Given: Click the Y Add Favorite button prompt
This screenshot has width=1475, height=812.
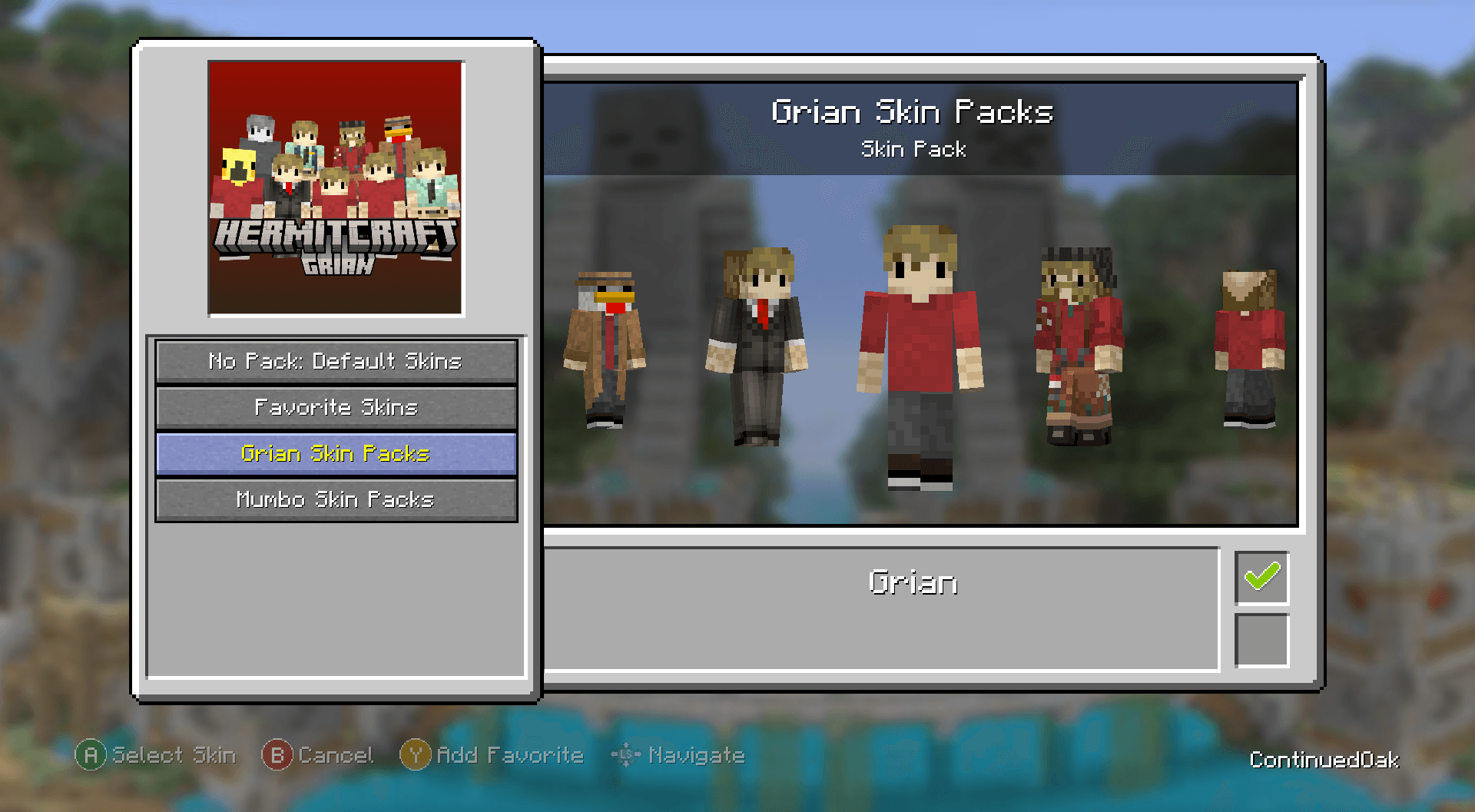Looking at the screenshot, I should coord(492,755).
